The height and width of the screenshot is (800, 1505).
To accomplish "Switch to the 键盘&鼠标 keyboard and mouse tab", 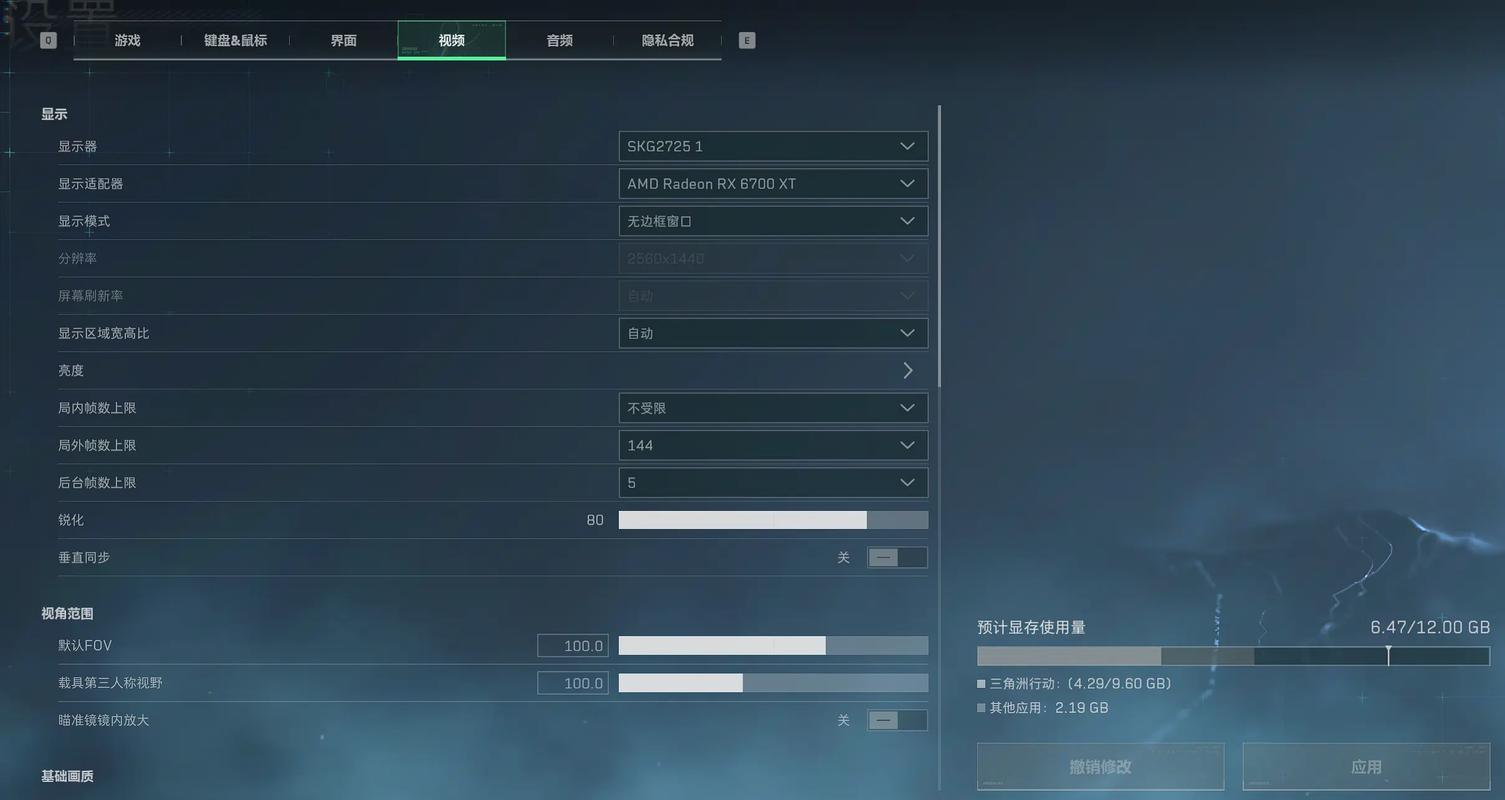I will (x=235, y=40).
